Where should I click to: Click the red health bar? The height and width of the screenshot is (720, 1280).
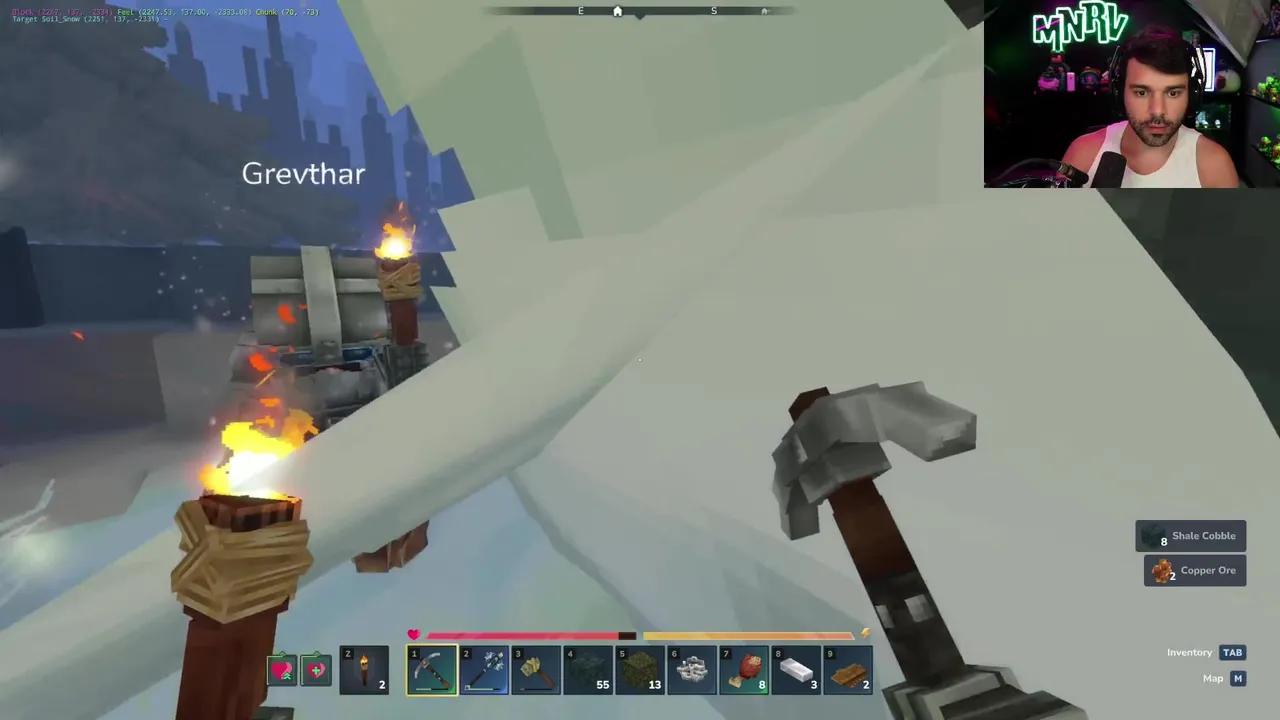click(x=520, y=635)
